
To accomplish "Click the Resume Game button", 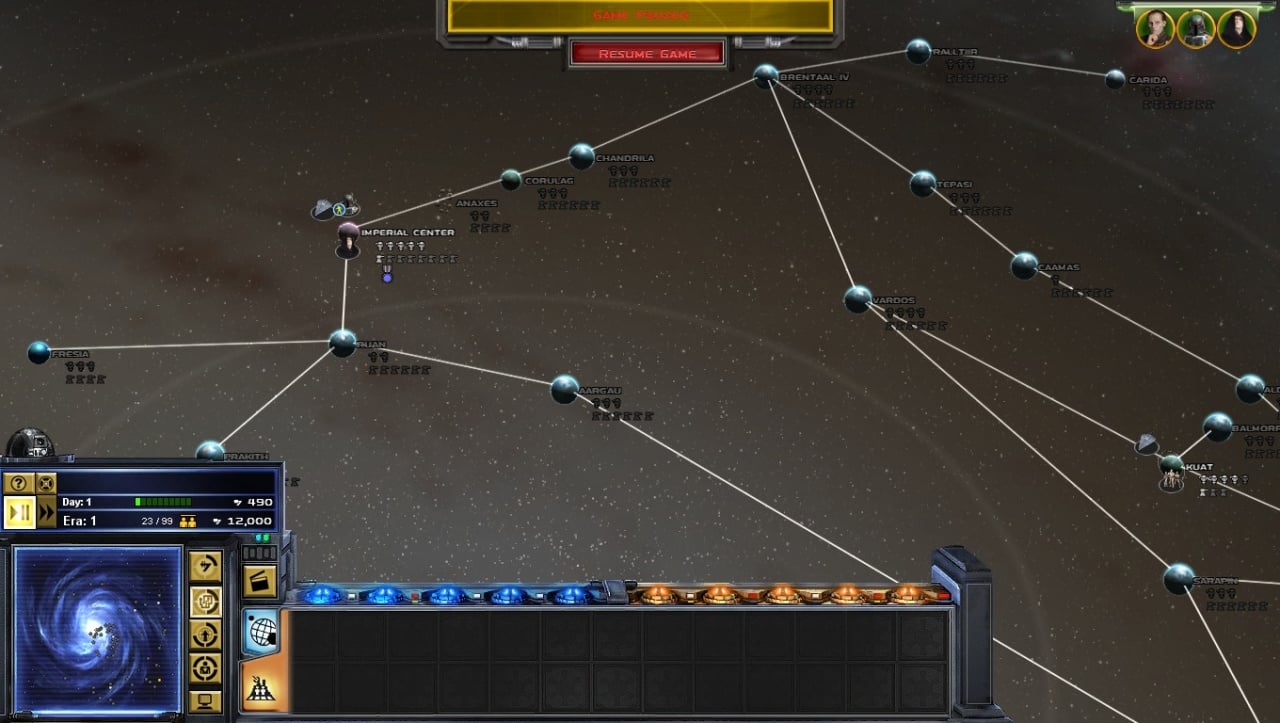I will tap(647, 54).
